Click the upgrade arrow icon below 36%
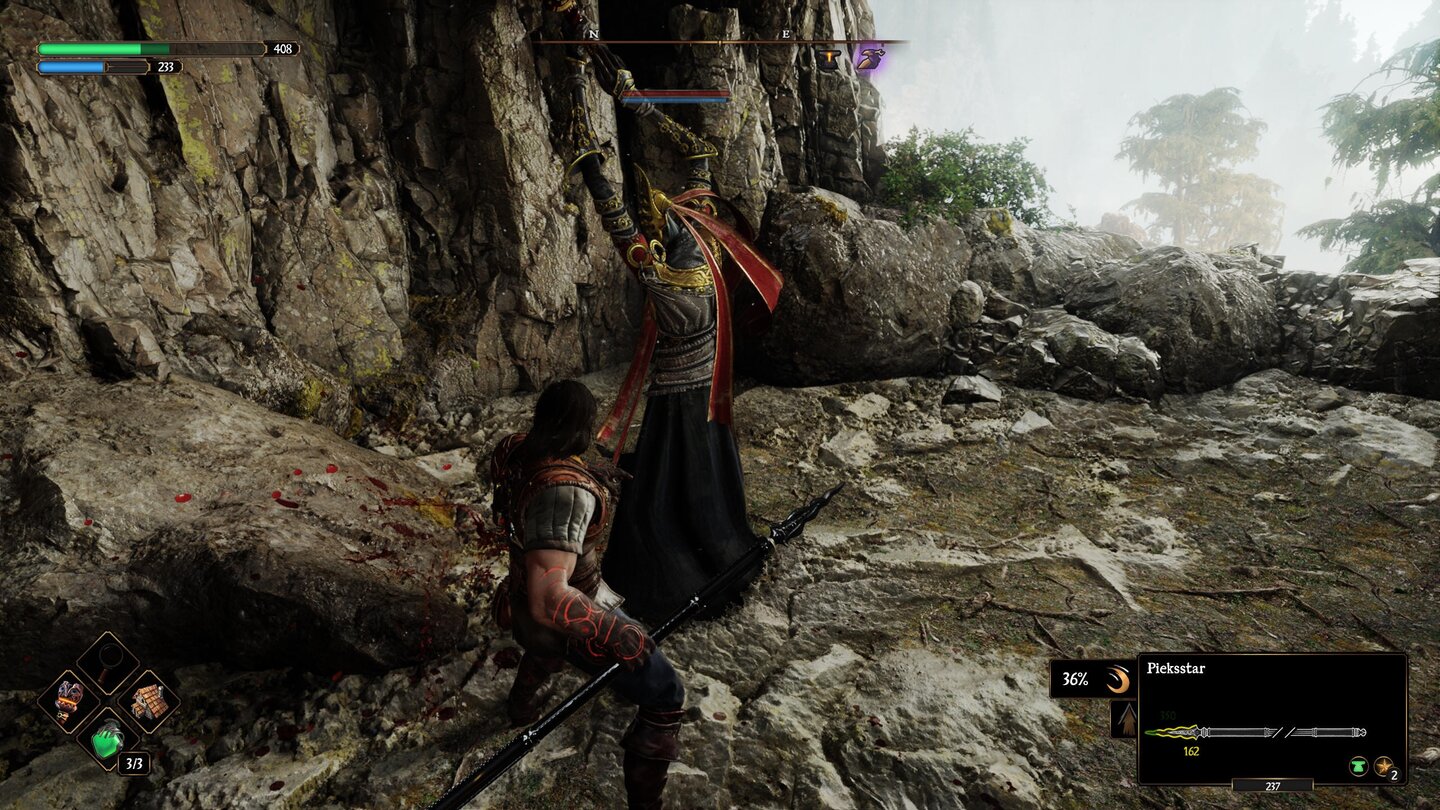This screenshot has width=1440, height=810. click(x=1125, y=720)
